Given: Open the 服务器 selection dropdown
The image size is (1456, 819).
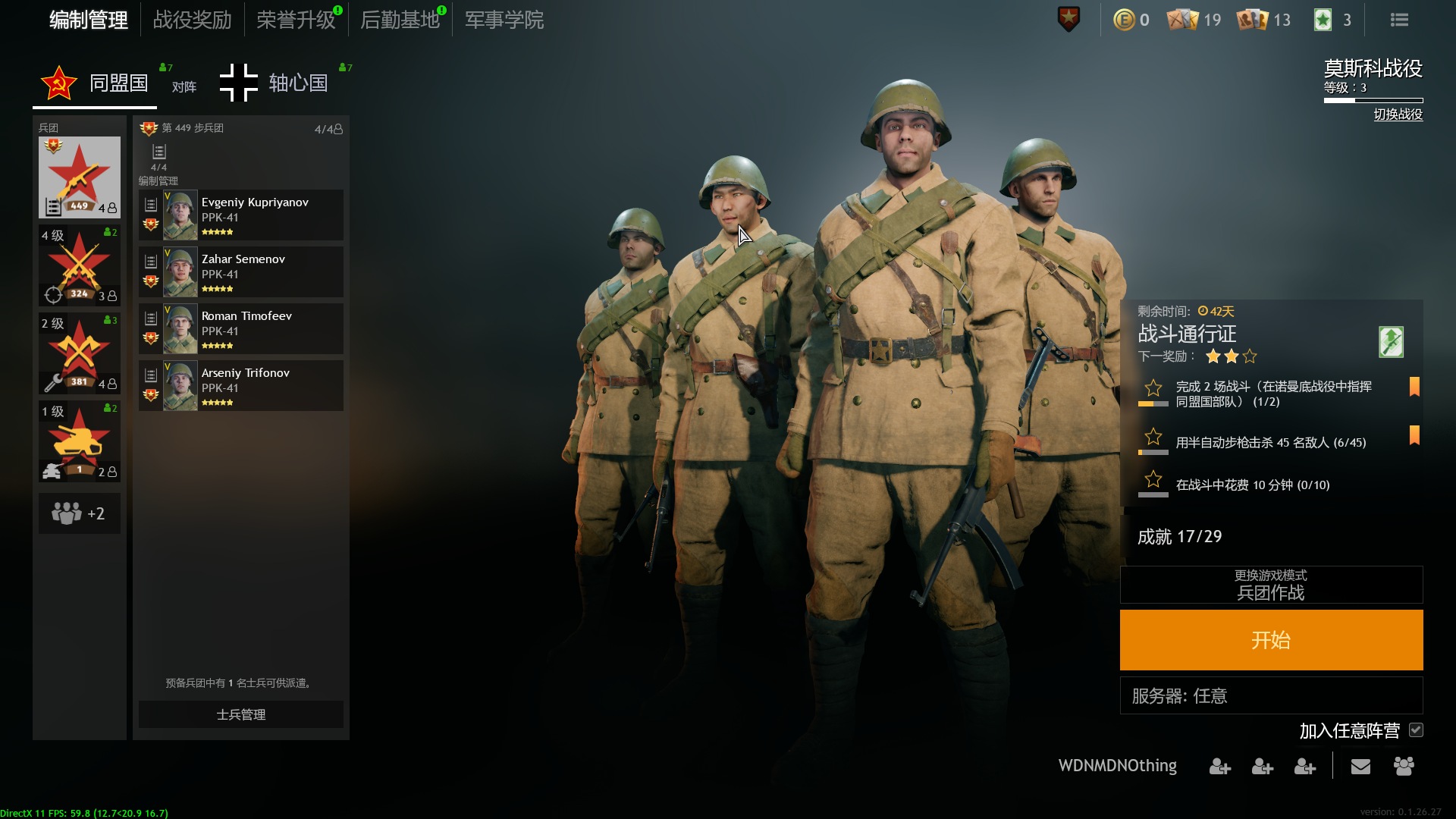Looking at the screenshot, I should coord(1271,695).
